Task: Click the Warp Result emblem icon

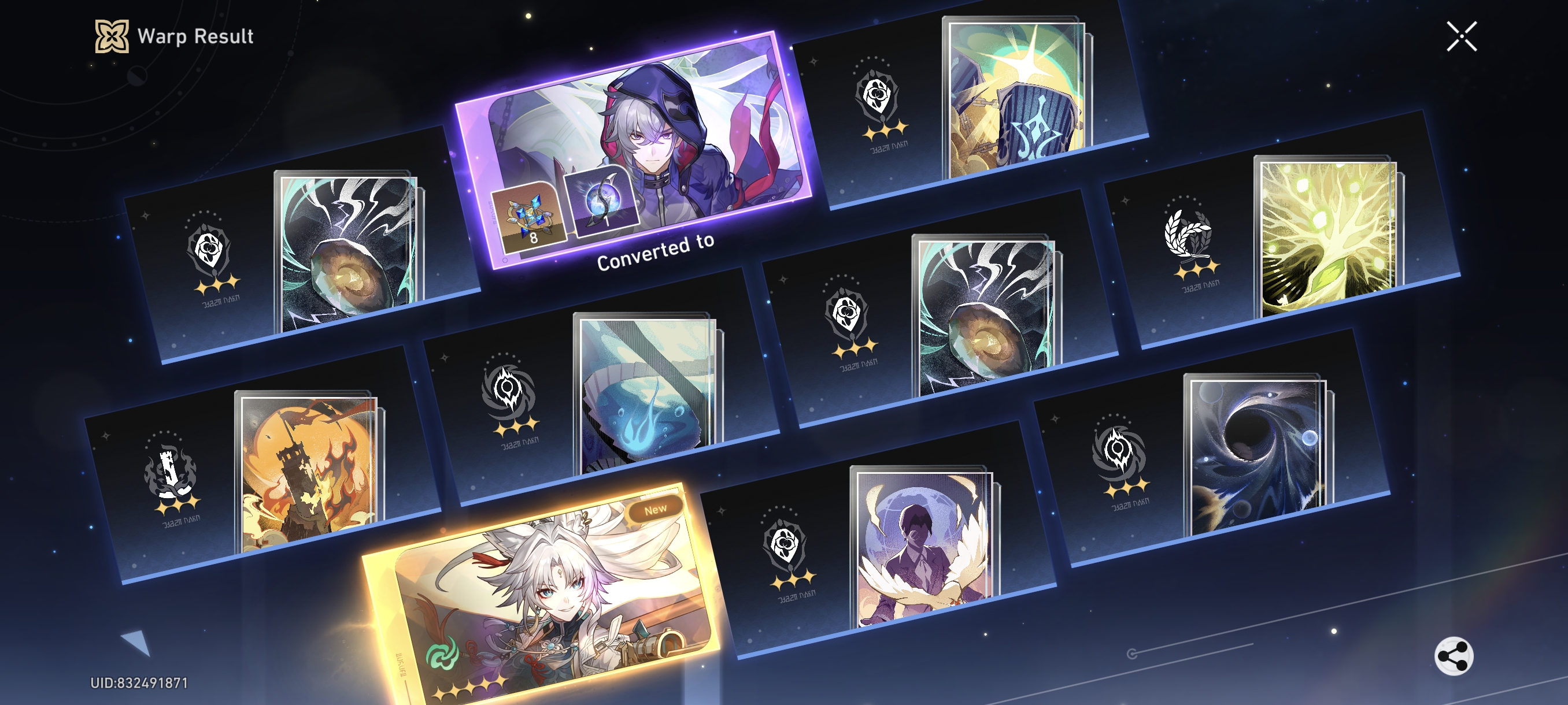Action: (110, 35)
